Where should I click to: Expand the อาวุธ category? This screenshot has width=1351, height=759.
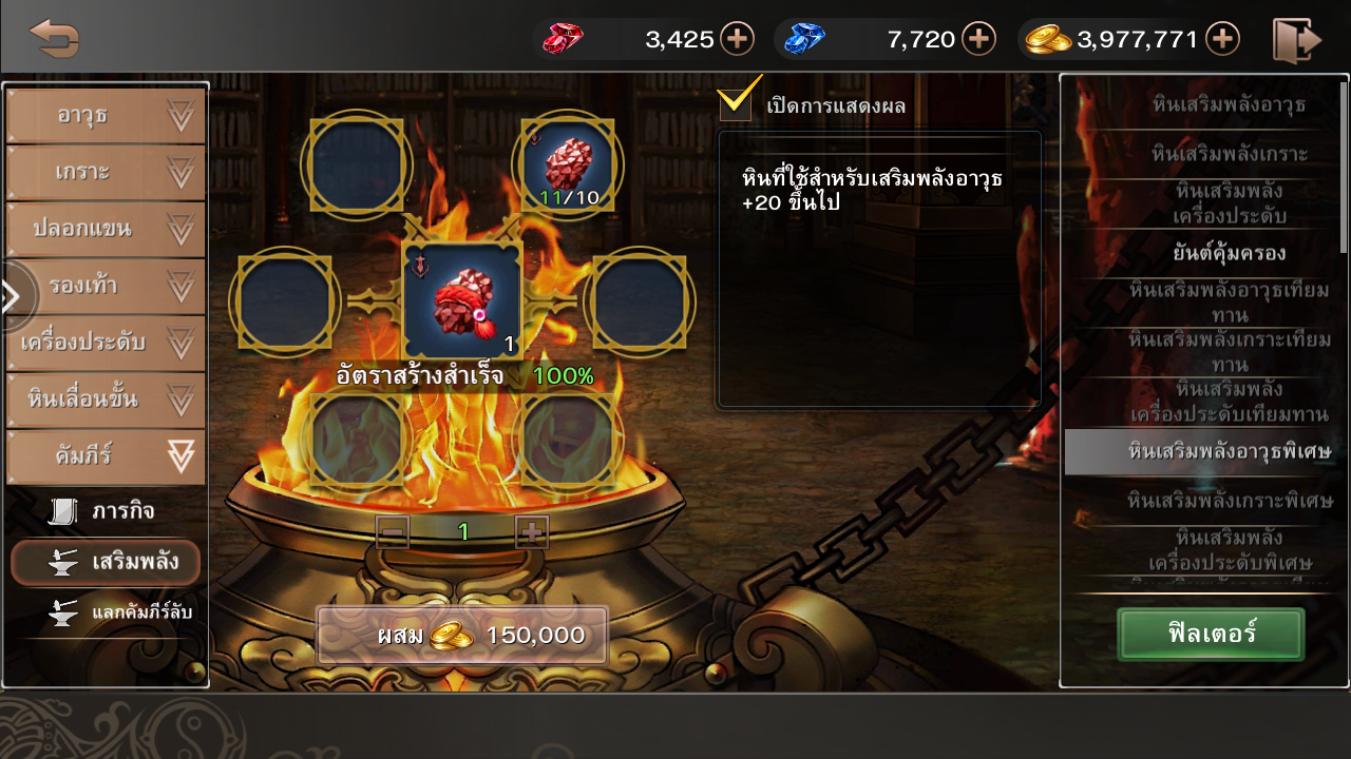(106, 116)
